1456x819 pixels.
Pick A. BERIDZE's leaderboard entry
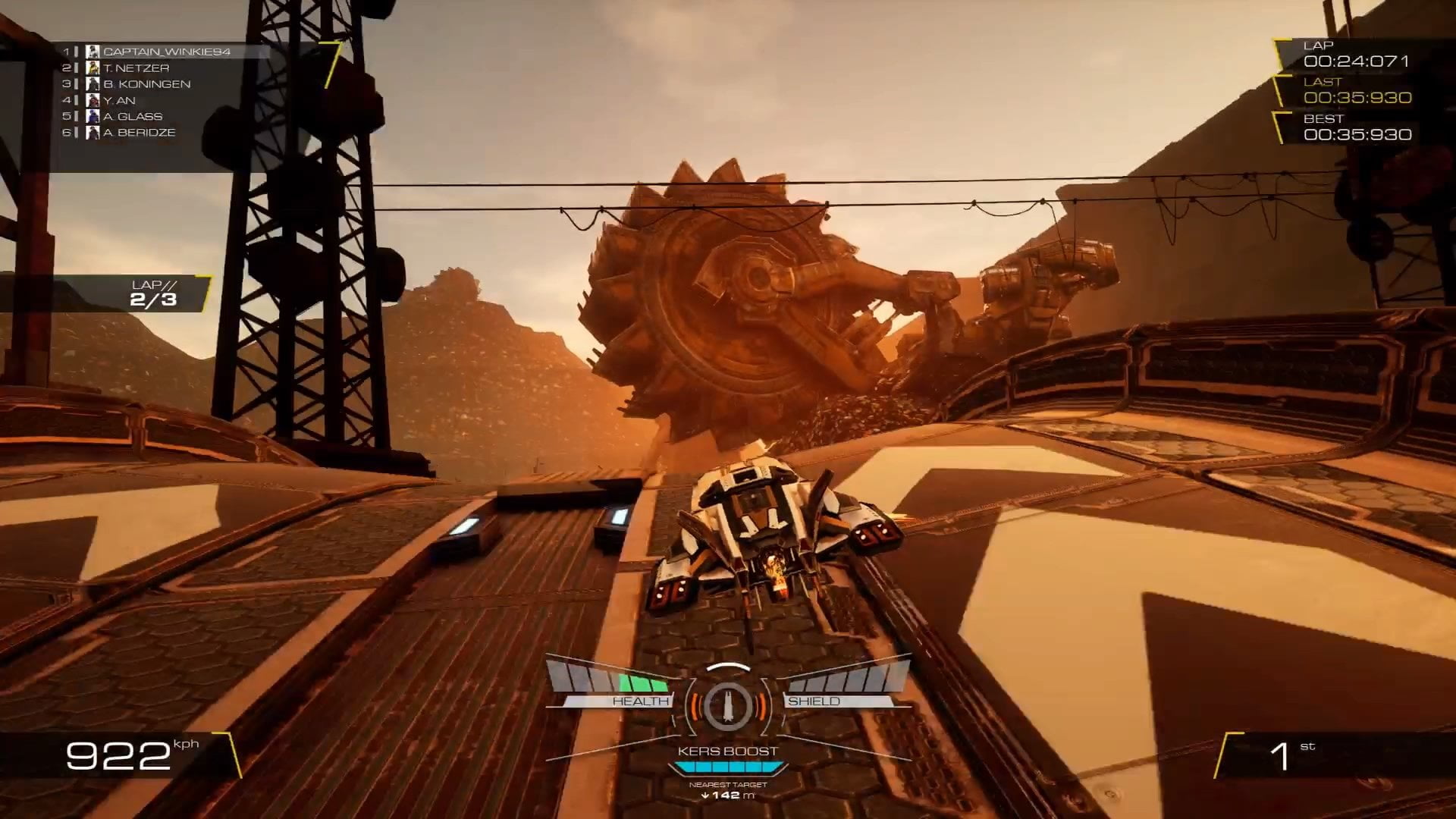(139, 132)
